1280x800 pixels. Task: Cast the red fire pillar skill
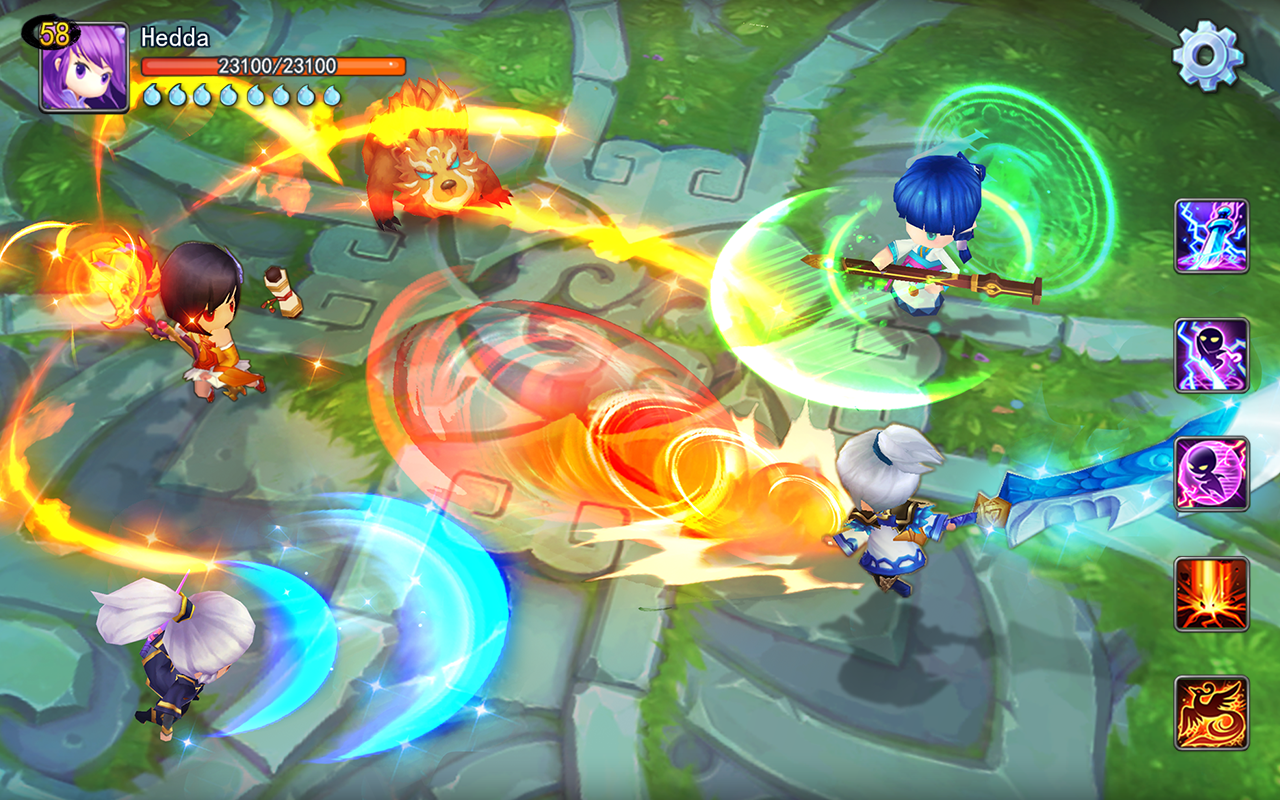click(x=1211, y=593)
